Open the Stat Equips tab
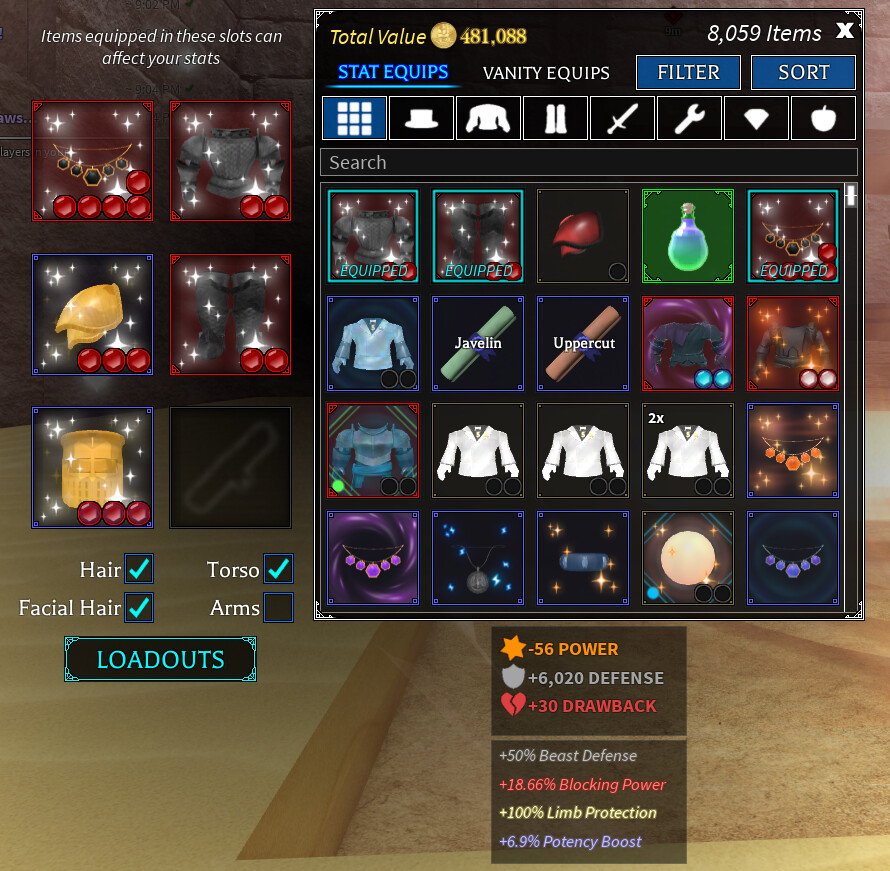Viewport: 890px width, 871px height. coord(393,72)
